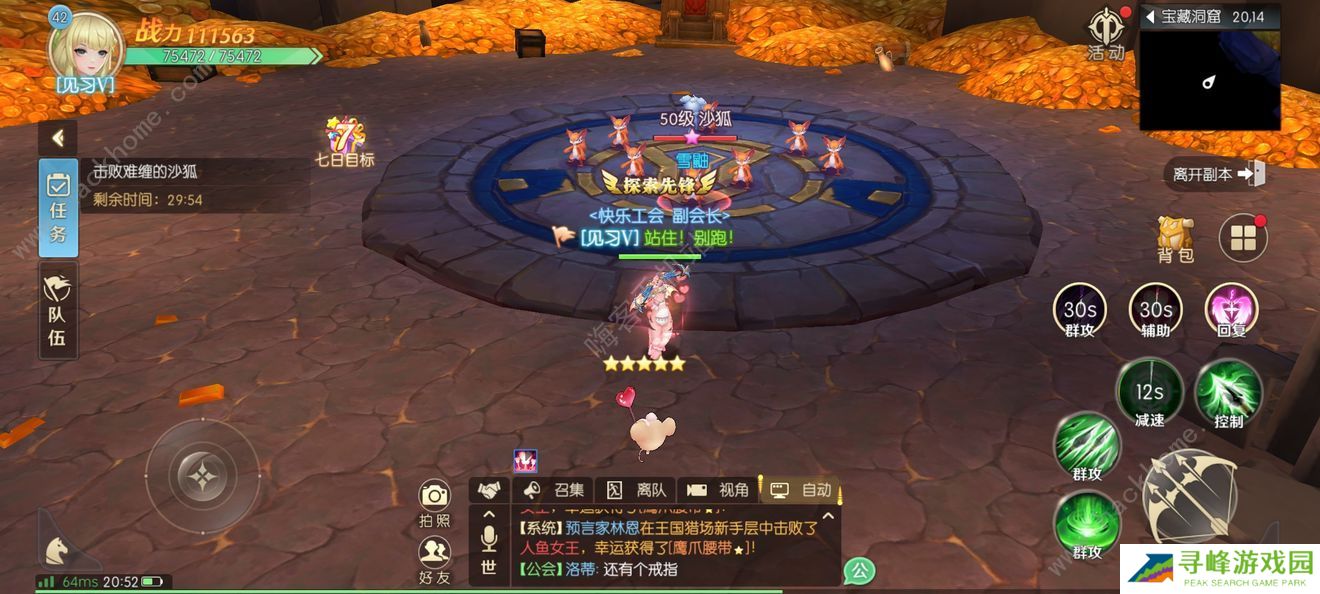The image size is (1320, 594).
Task: Leave the team with 离队
Action: [637, 490]
